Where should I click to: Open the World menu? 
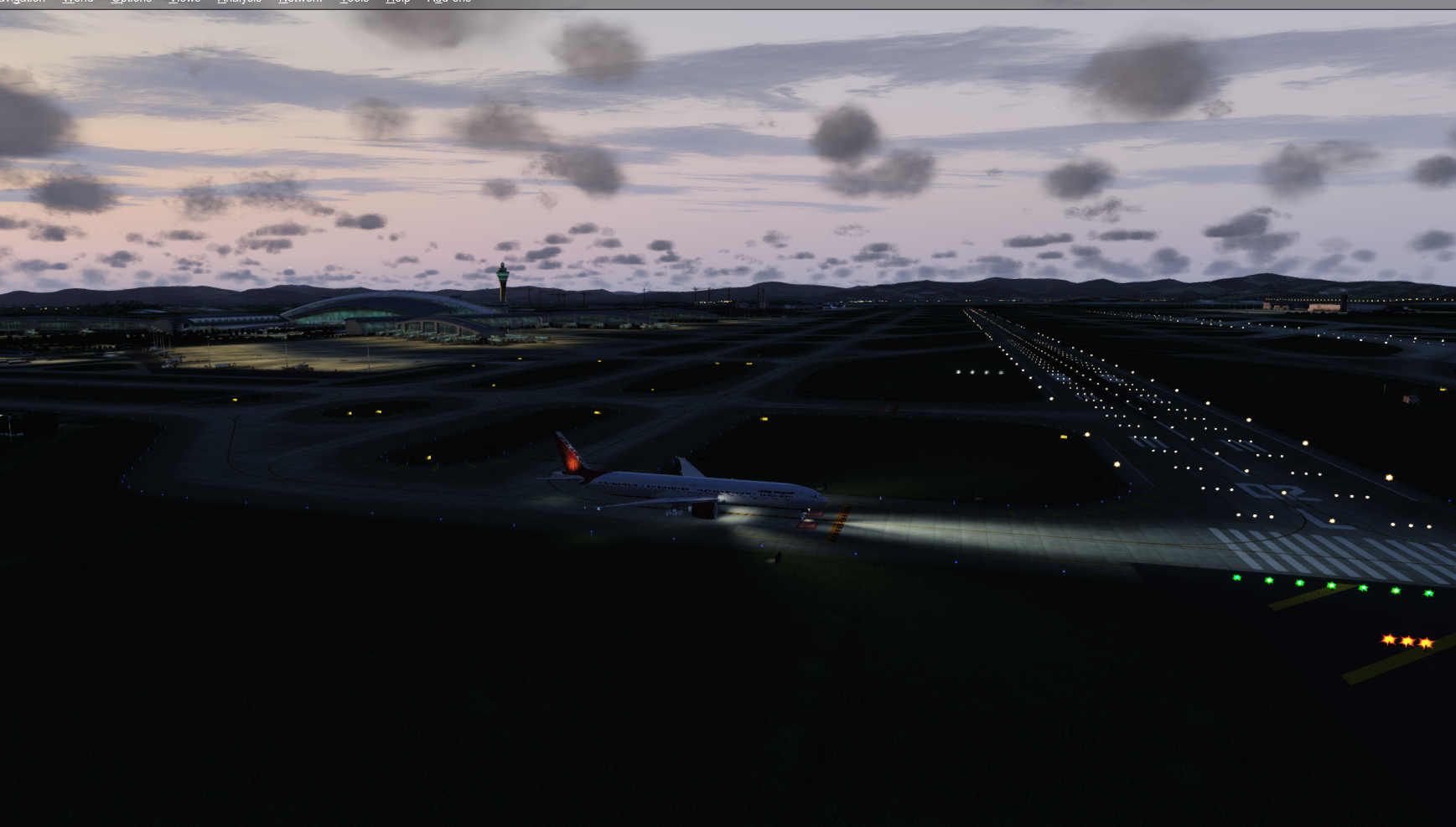(x=77, y=3)
